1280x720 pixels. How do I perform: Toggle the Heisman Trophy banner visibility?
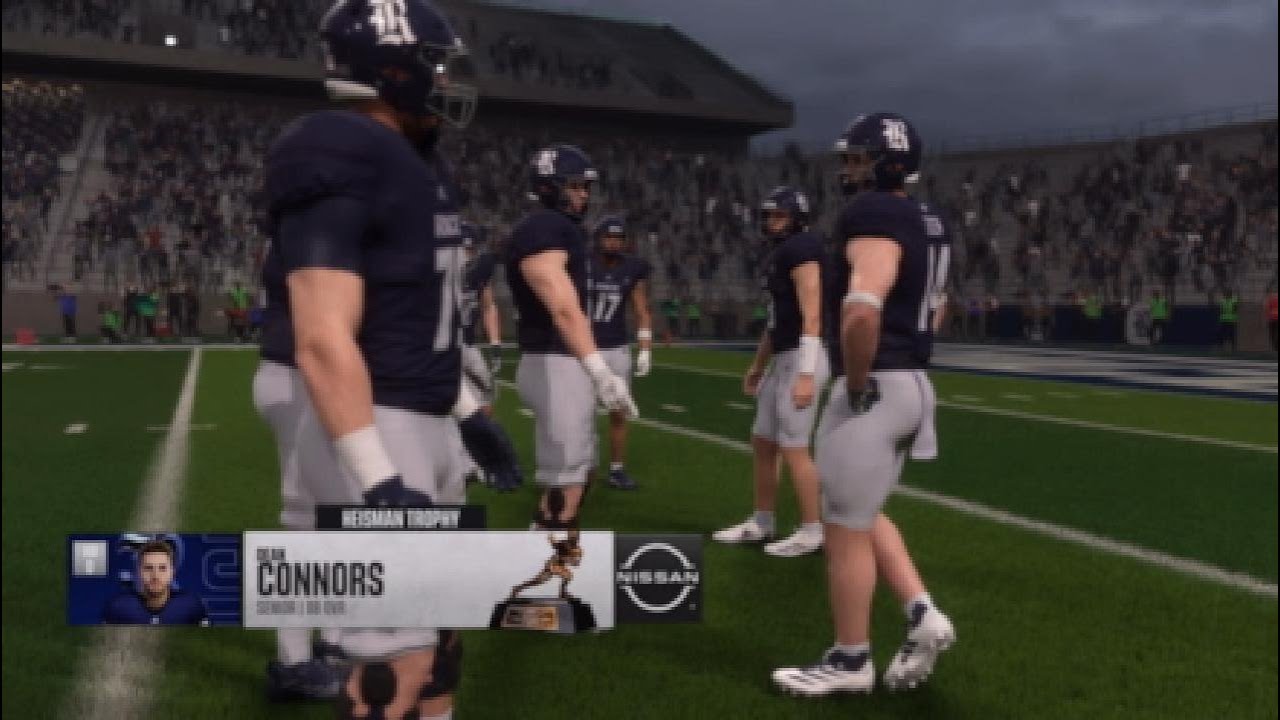(x=398, y=516)
